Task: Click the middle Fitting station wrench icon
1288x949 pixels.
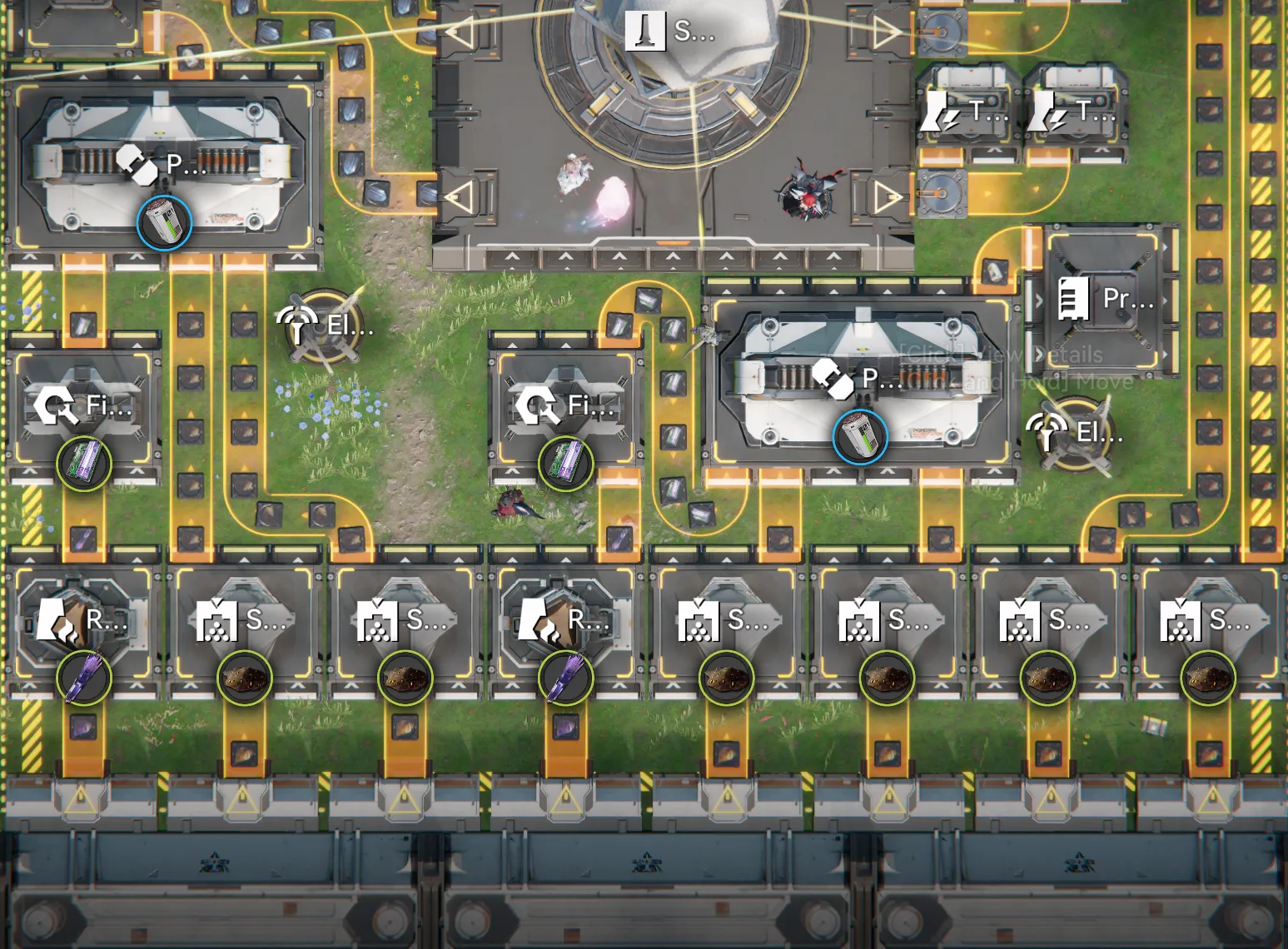Action: [540, 407]
